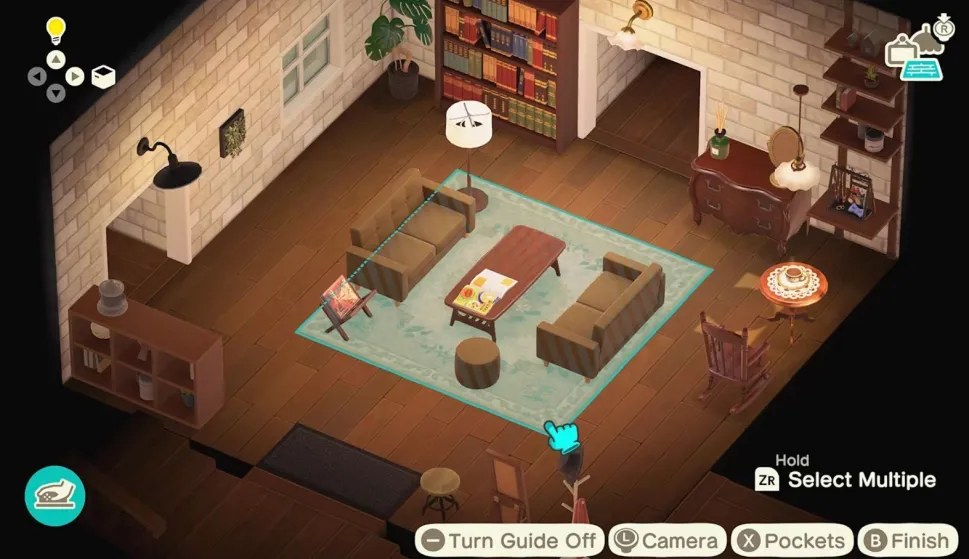Click the d-pad right arrow
Screen dimensions: 969x559
coord(75,76)
